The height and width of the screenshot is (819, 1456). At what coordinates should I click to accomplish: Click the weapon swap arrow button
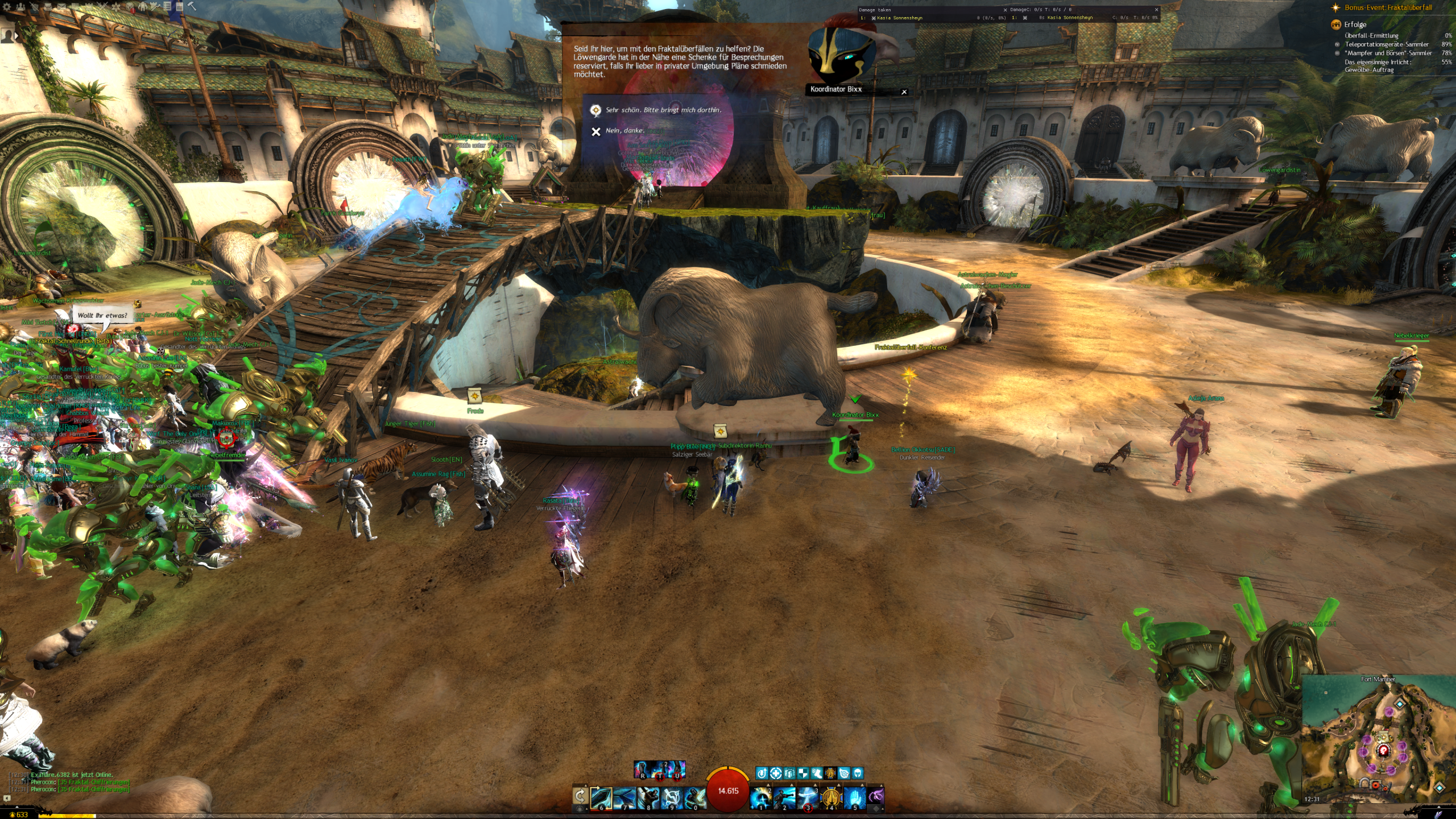coord(580,796)
